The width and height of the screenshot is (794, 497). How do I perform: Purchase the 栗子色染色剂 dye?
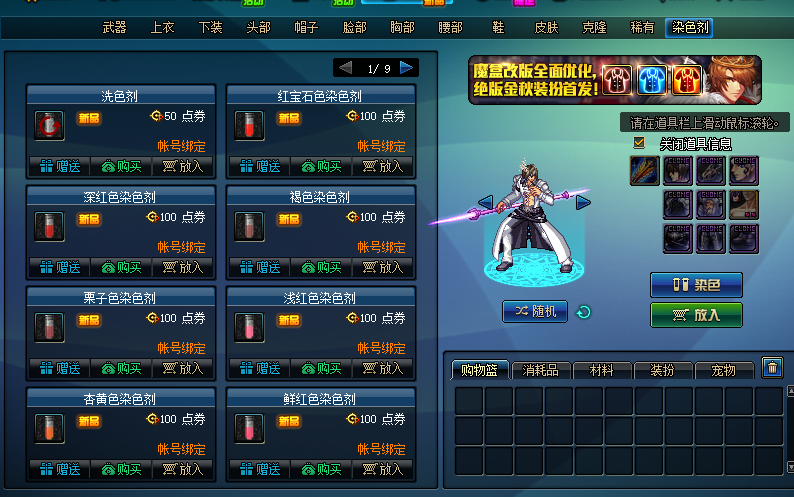(x=123, y=367)
